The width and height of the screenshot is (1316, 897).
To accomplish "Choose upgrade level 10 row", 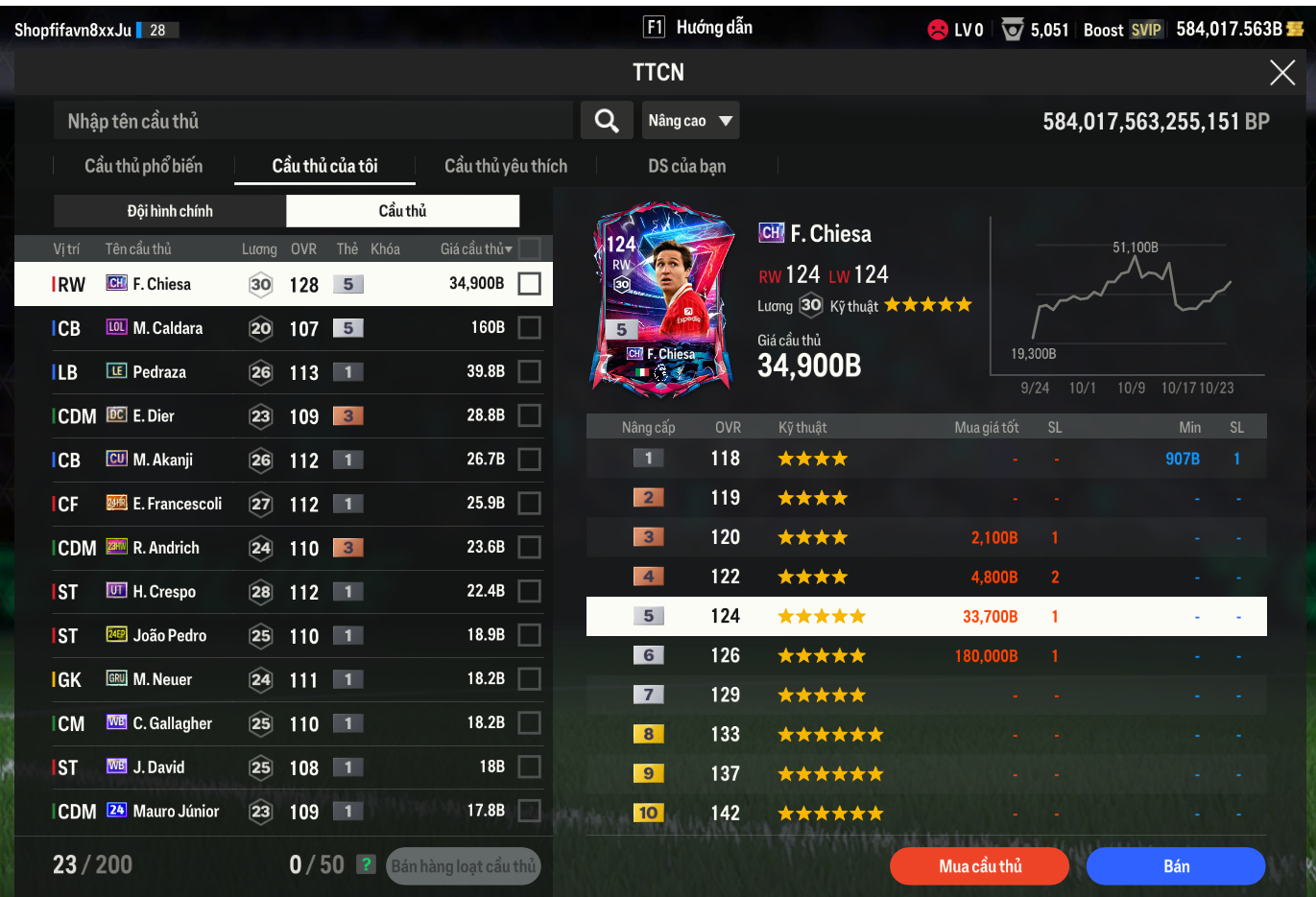I will (x=926, y=814).
